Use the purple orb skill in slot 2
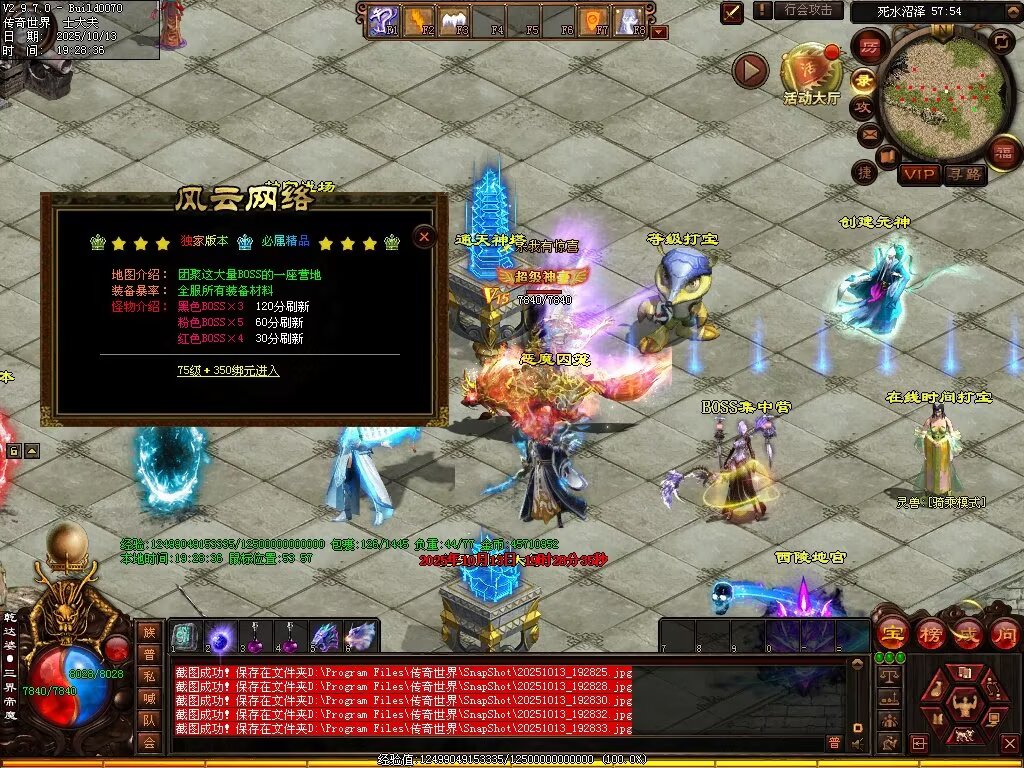 tap(221, 636)
